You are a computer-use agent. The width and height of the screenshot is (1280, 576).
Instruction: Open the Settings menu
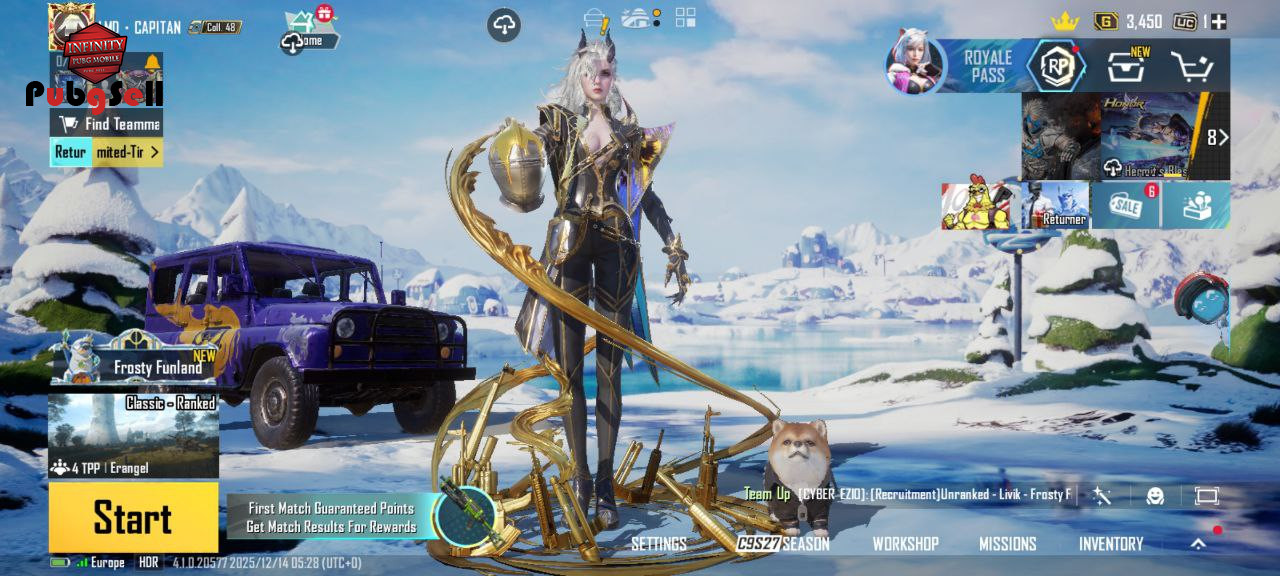658,544
